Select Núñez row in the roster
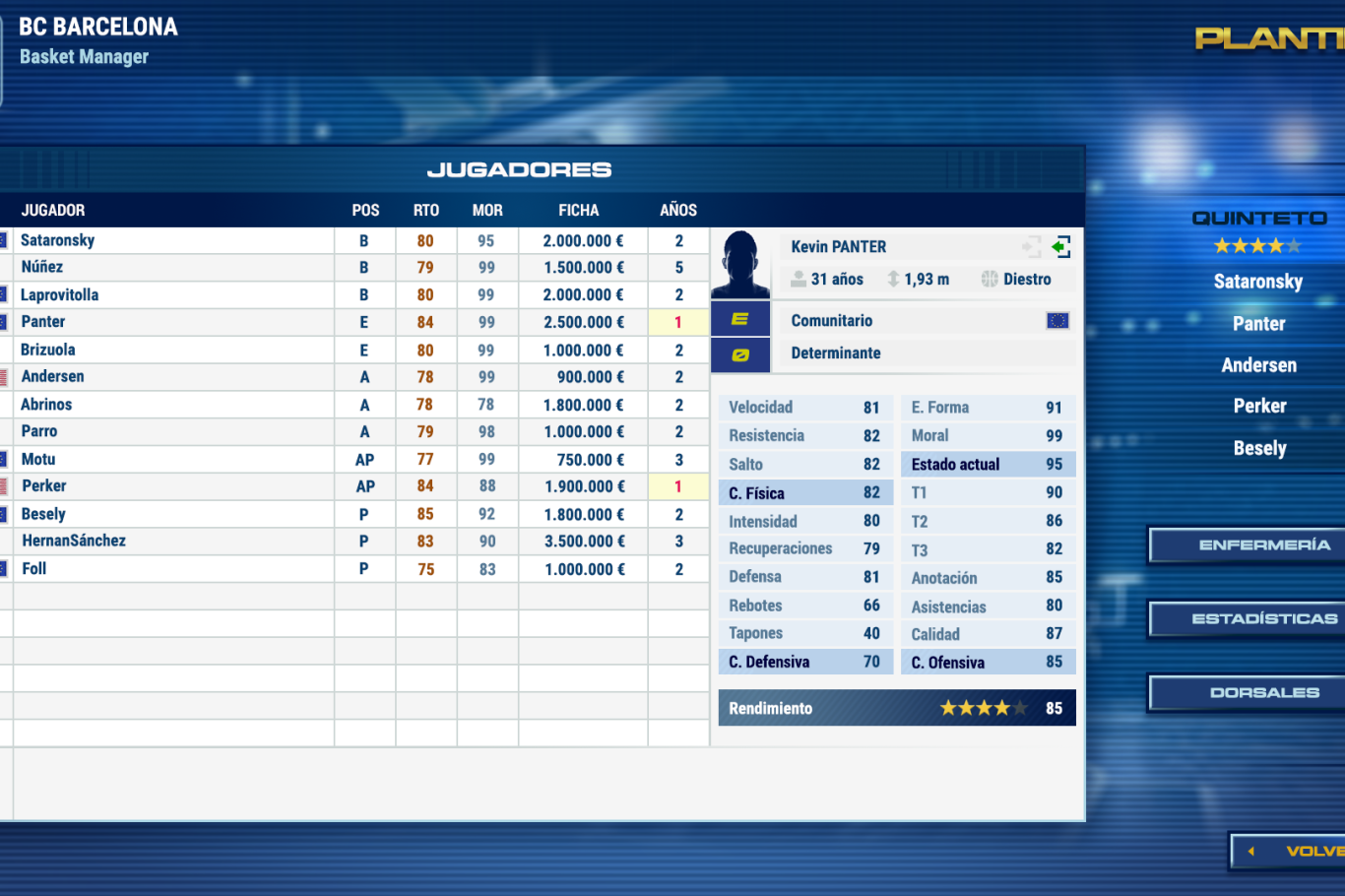This screenshot has height=896, width=1345. pyautogui.click(x=42, y=267)
